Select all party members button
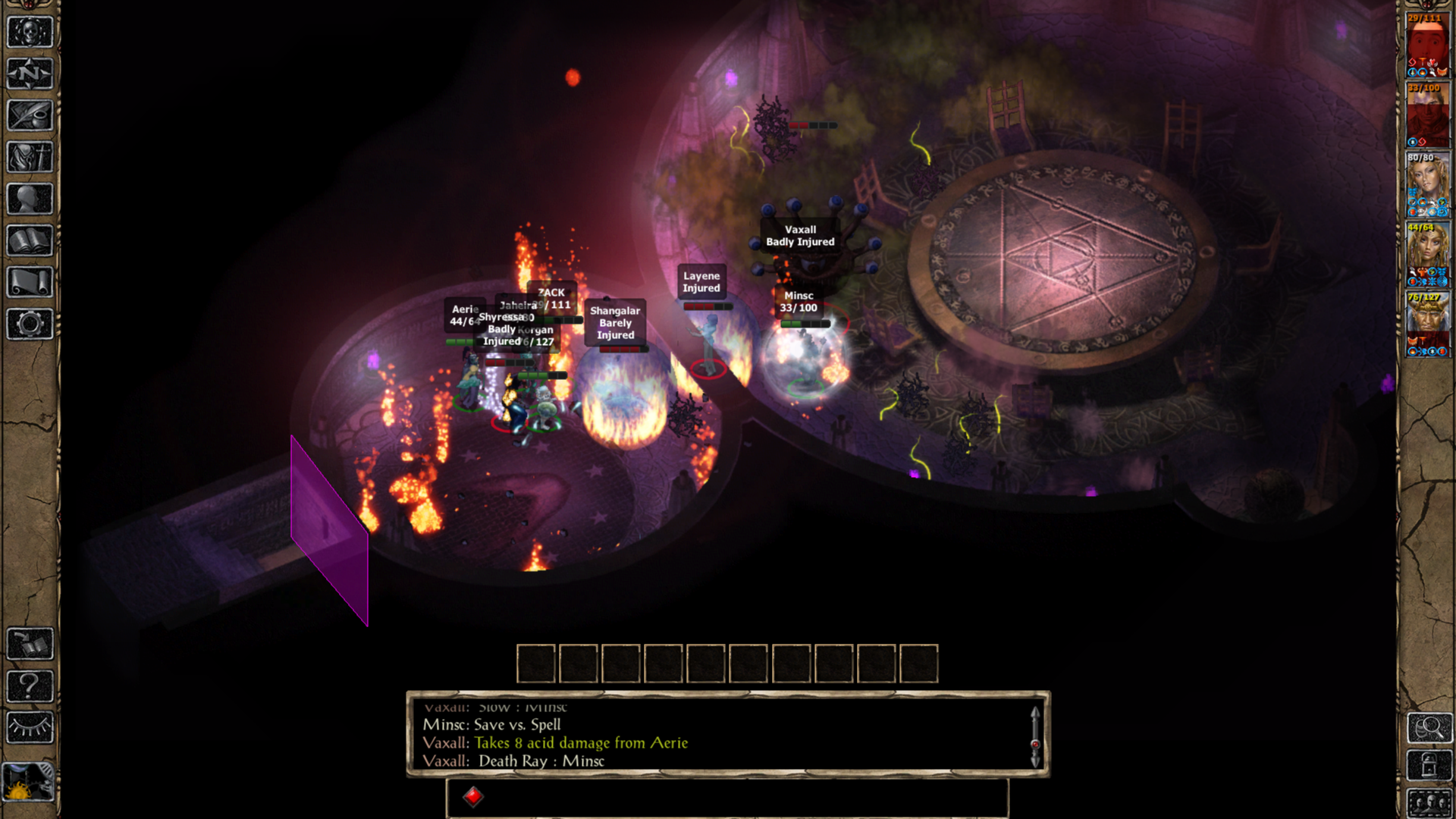 coord(1429,802)
